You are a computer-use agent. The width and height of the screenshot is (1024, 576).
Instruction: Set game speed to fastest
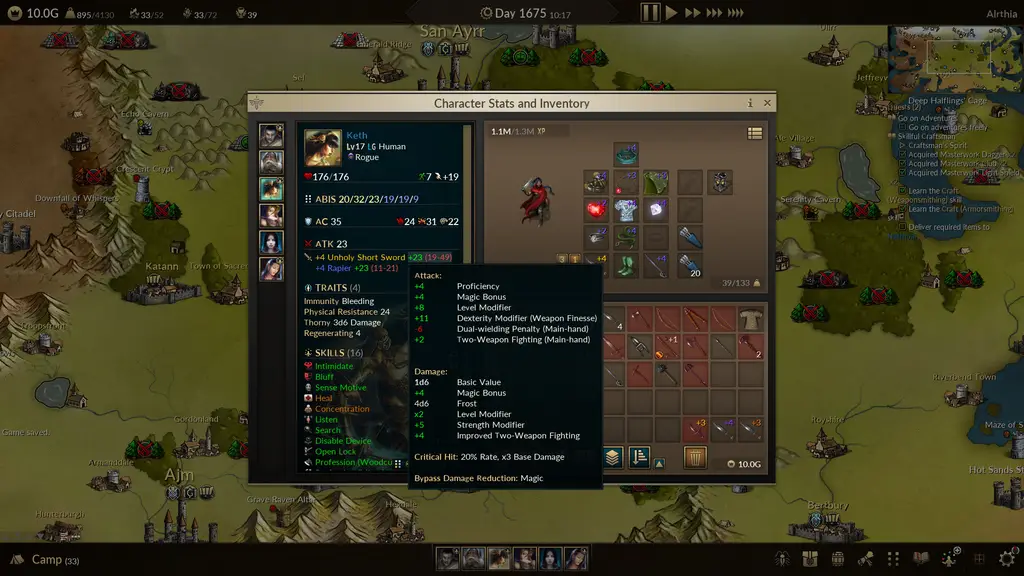(735, 13)
